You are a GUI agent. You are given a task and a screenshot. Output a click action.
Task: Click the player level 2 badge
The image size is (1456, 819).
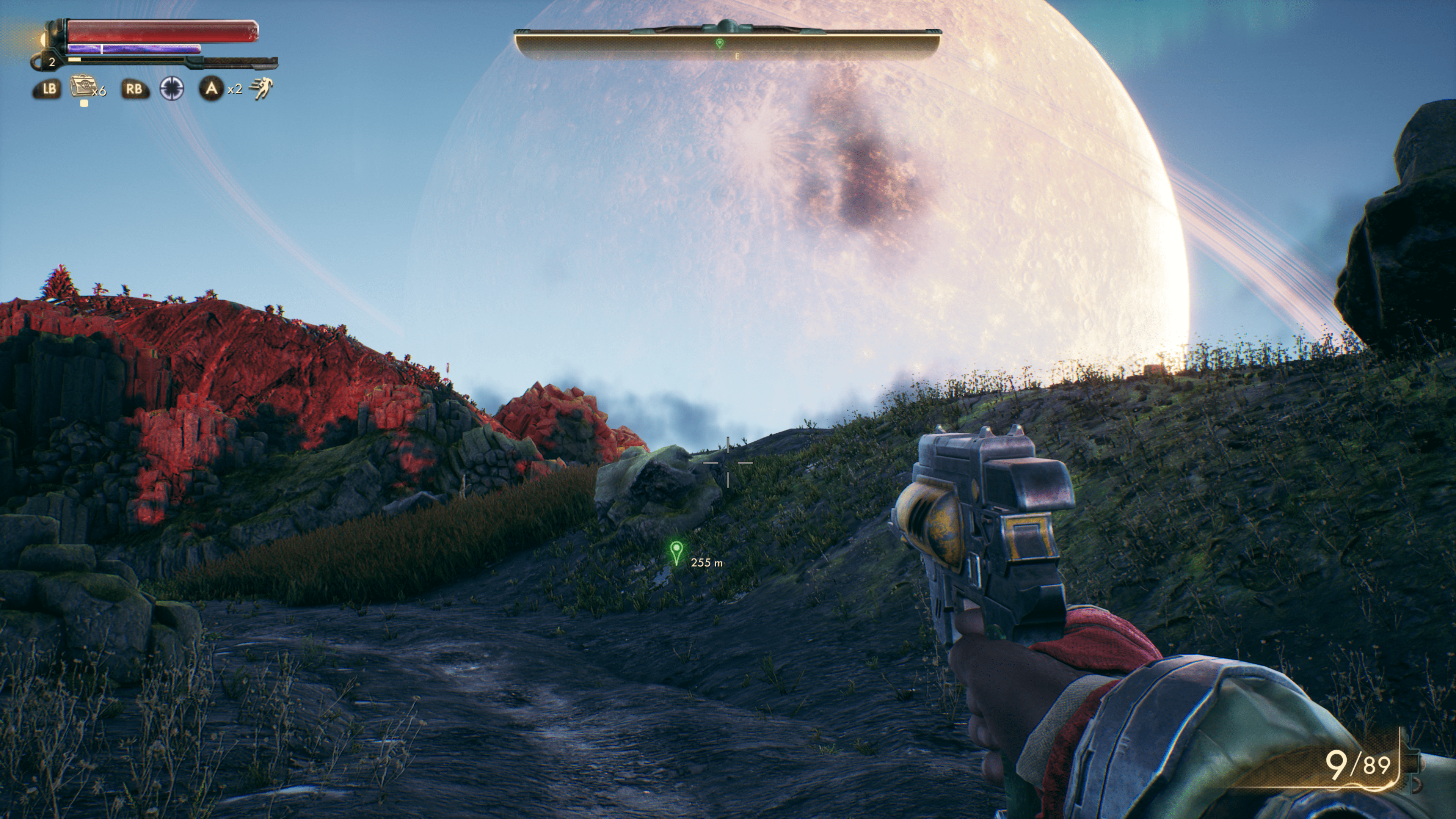[x=52, y=62]
